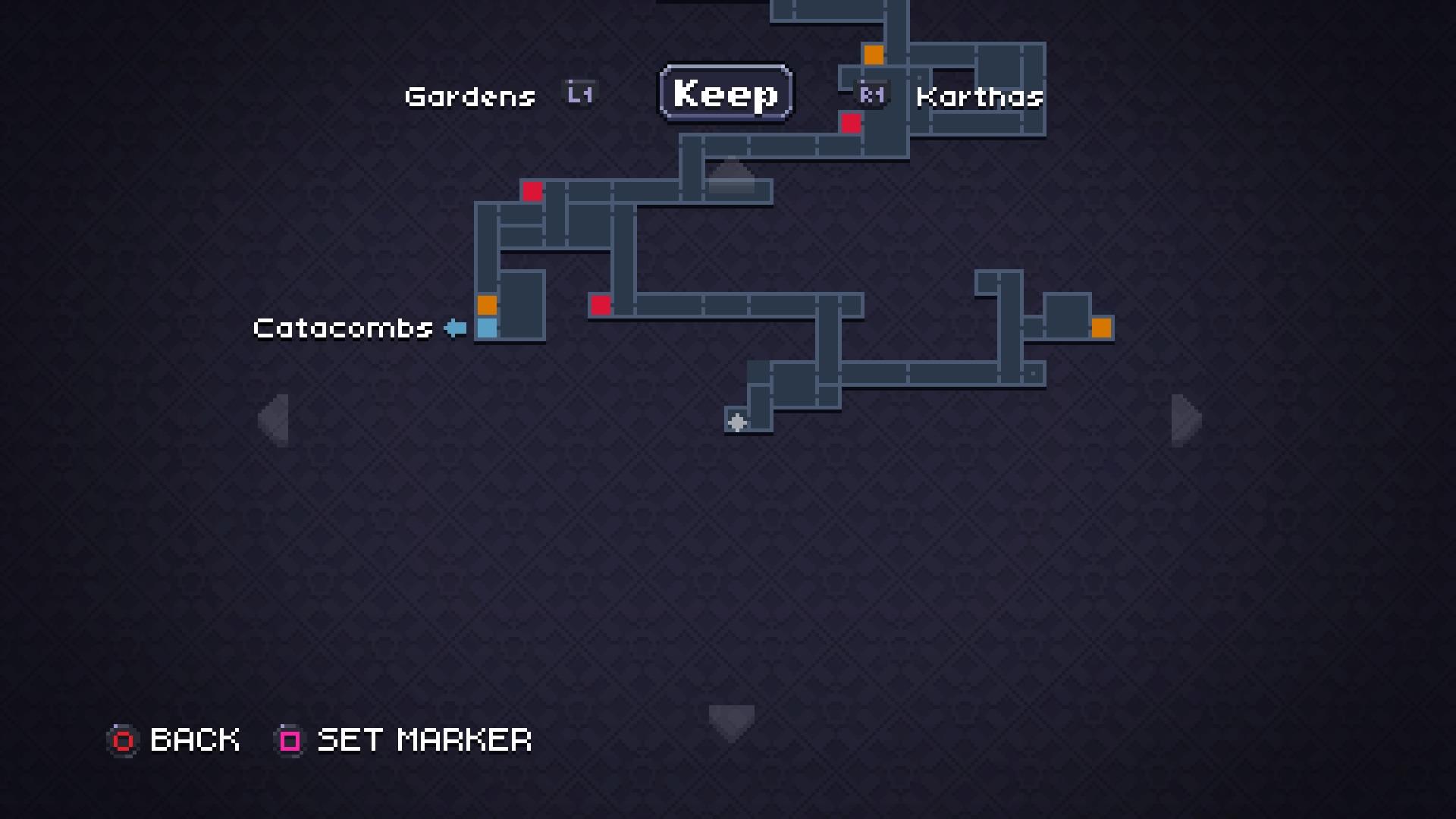Select the red marker on the upper-left room

531,192
